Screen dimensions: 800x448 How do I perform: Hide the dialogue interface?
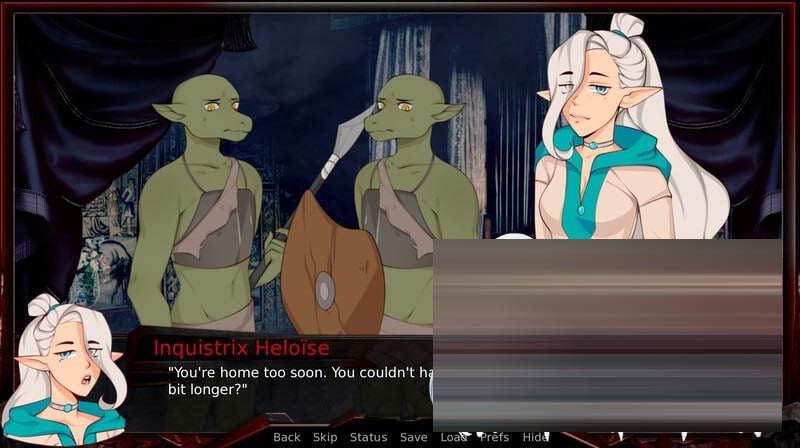coord(536,437)
